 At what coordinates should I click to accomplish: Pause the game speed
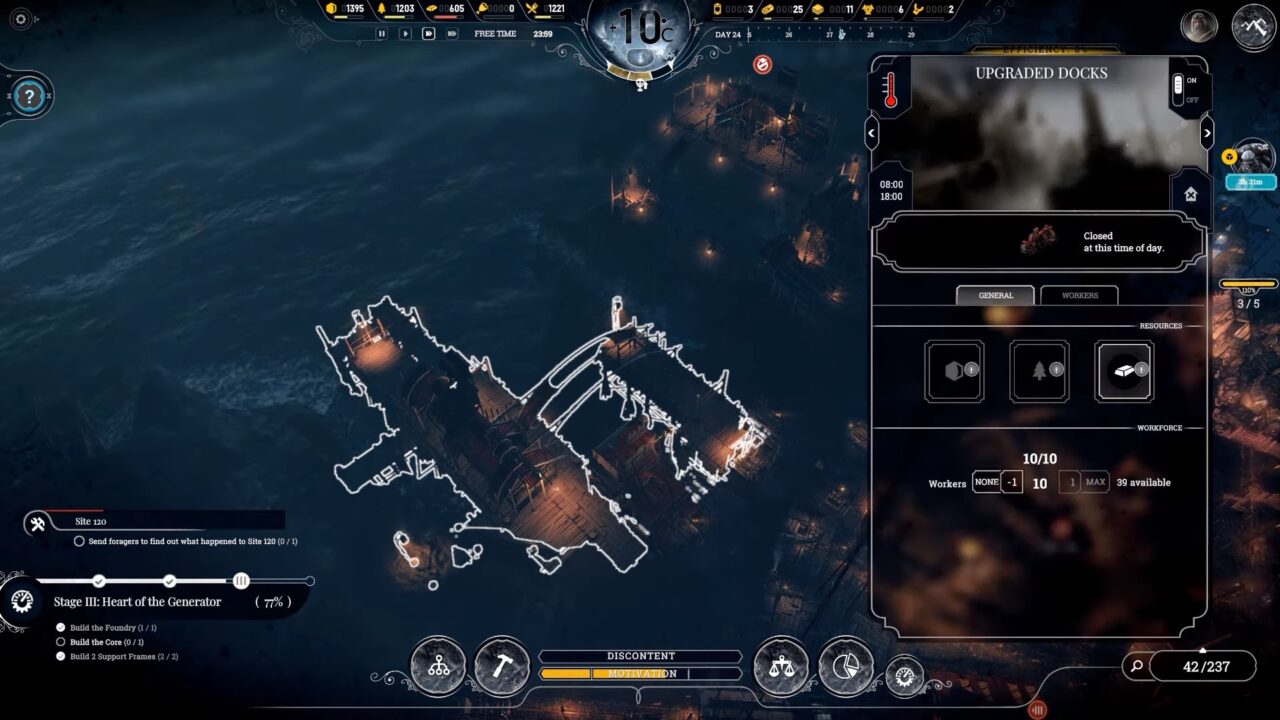click(381, 33)
